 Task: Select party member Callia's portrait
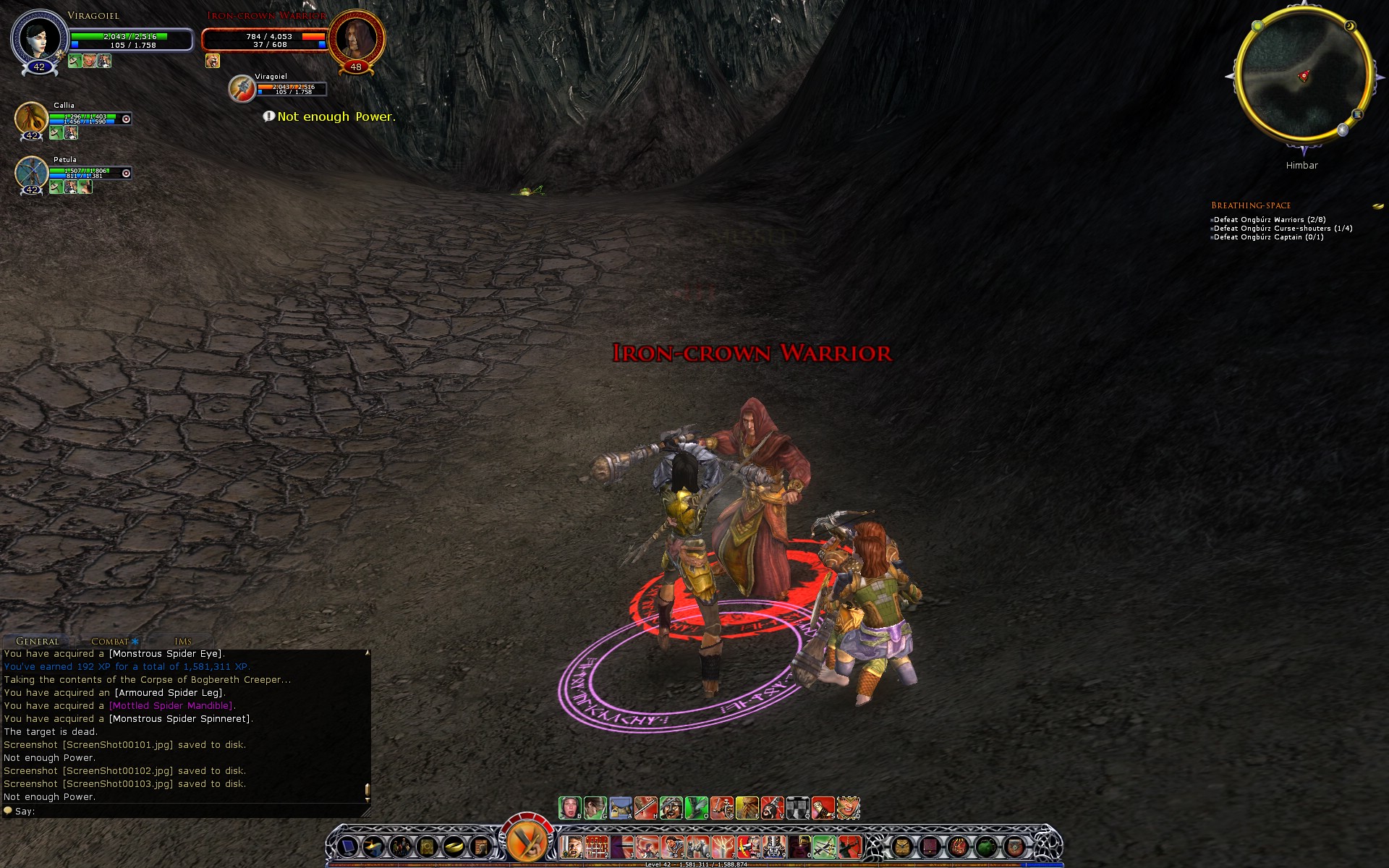[x=31, y=118]
